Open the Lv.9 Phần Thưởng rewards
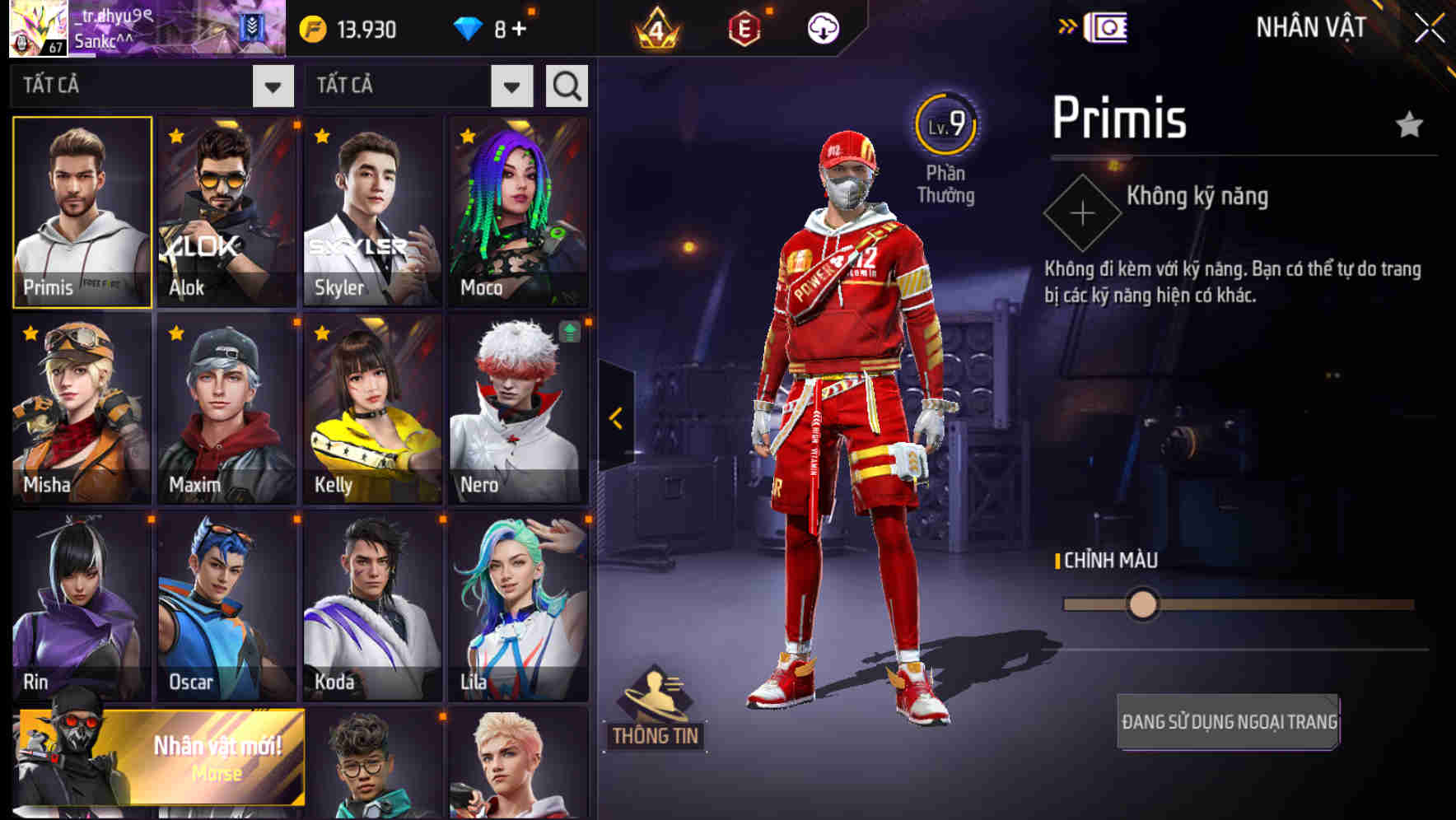The image size is (1456, 820). [x=947, y=148]
